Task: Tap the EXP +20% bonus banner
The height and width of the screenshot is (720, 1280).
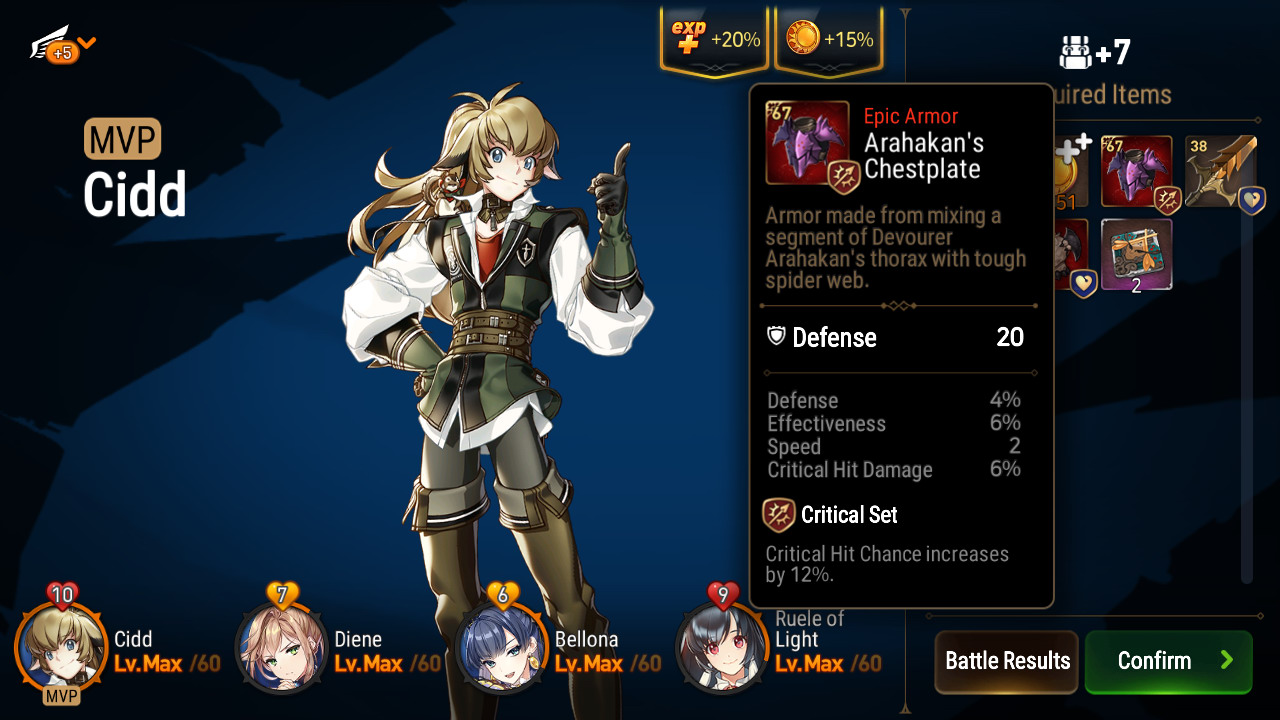Action: point(714,40)
